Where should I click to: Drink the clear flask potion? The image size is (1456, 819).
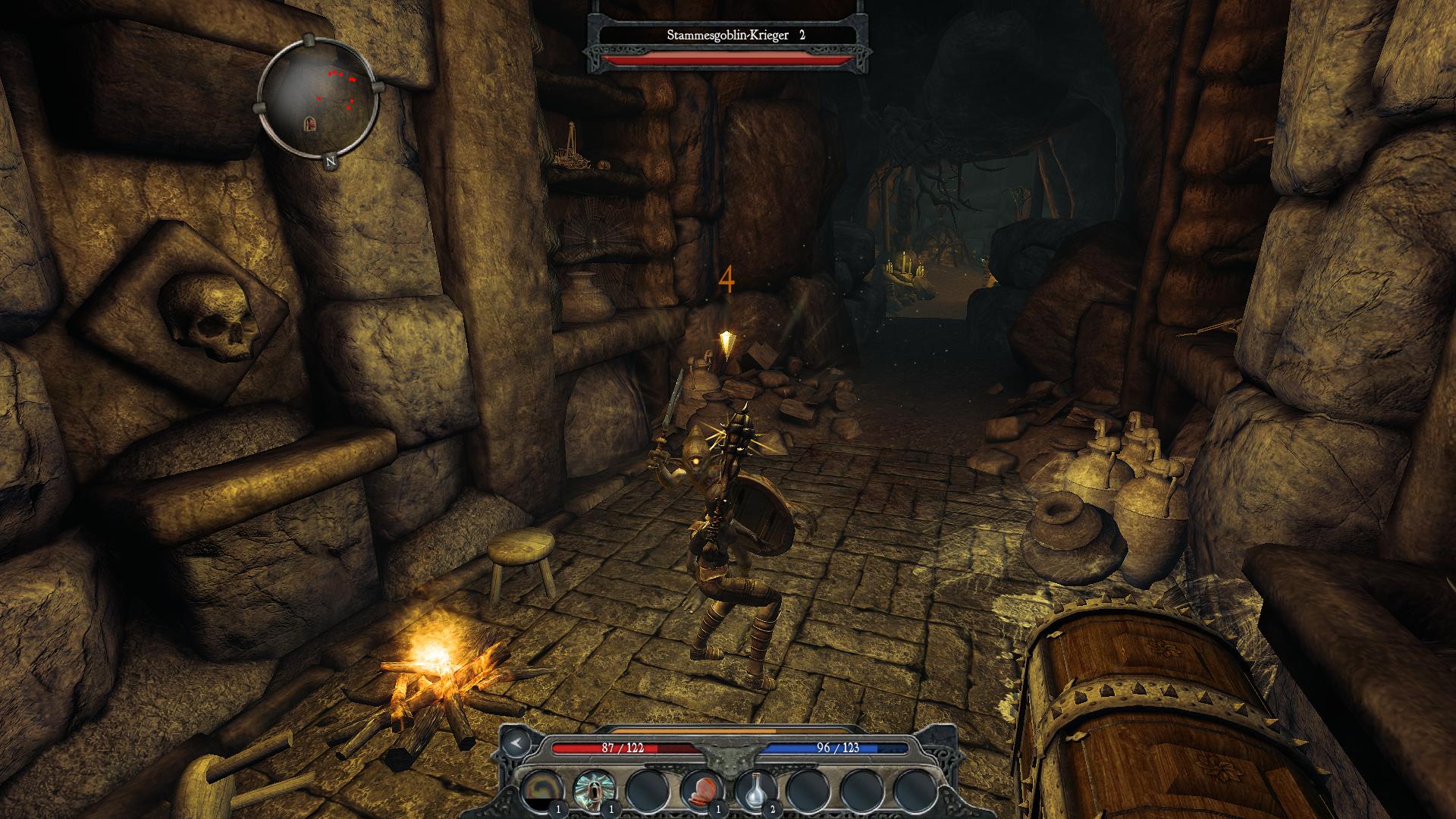(x=755, y=790)
